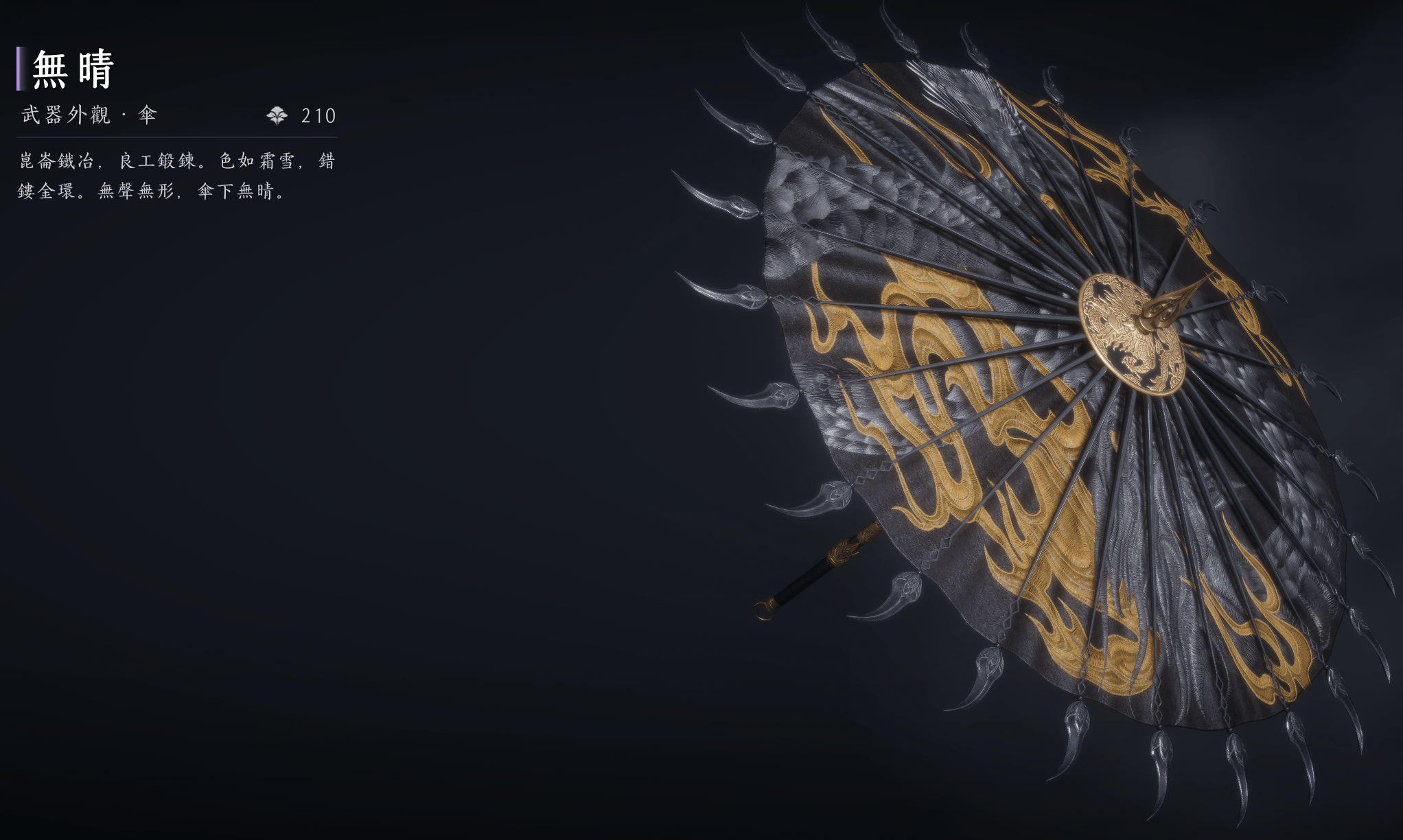Click the 210 currency value
The width and height of the screenshot is (1403, 840).
coord(318,116)
